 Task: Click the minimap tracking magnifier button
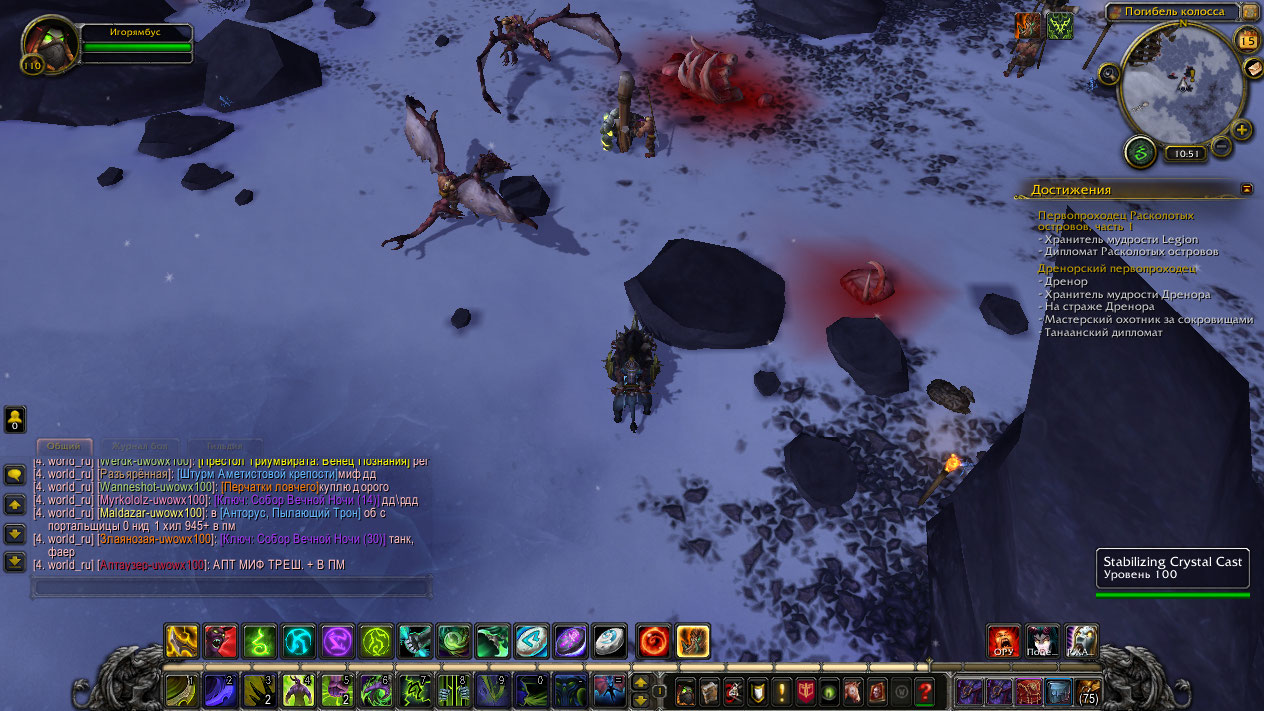[x=1109, y=73]
